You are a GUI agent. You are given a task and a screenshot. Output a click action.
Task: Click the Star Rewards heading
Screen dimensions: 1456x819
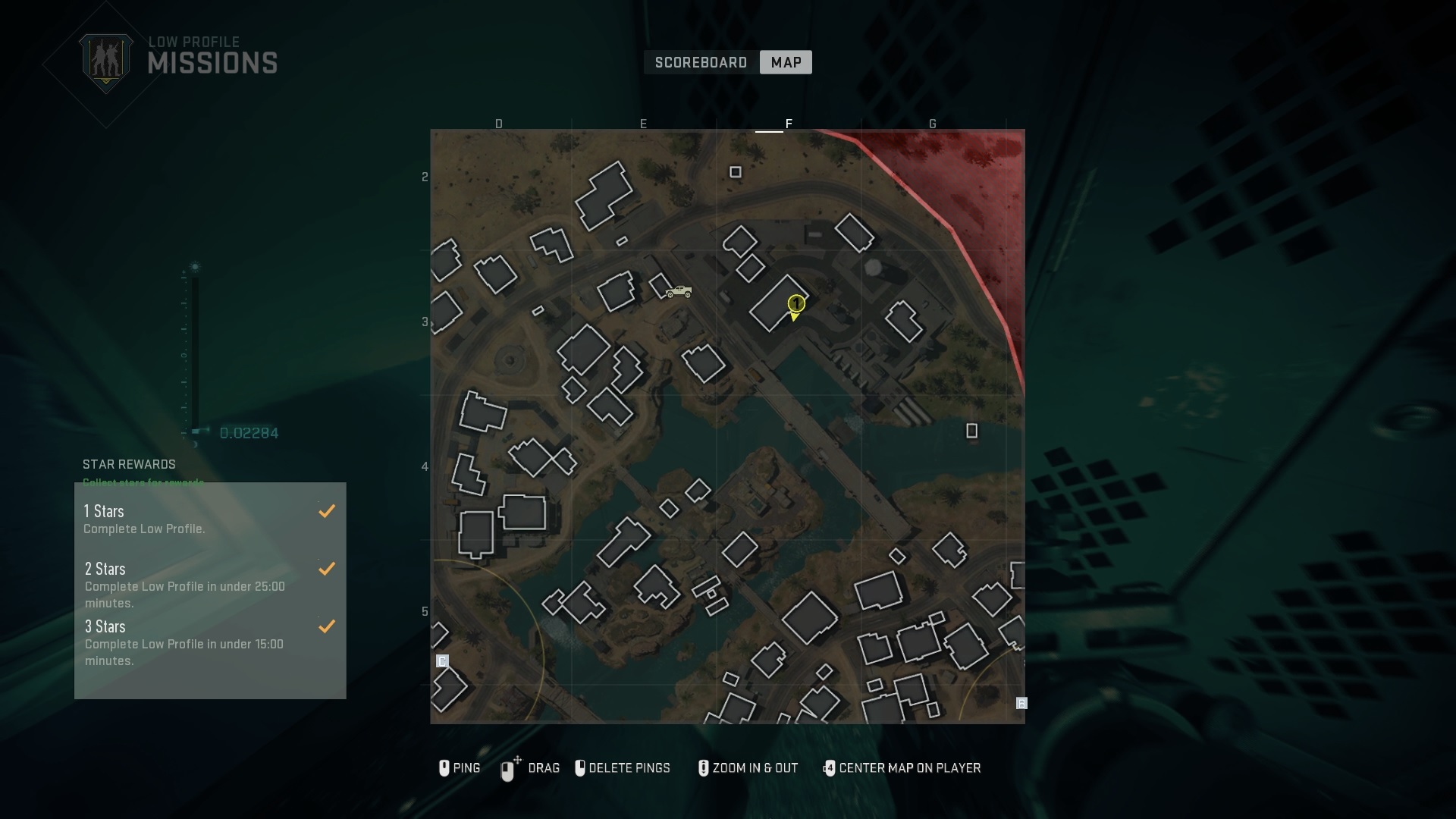tap(129, 464)
